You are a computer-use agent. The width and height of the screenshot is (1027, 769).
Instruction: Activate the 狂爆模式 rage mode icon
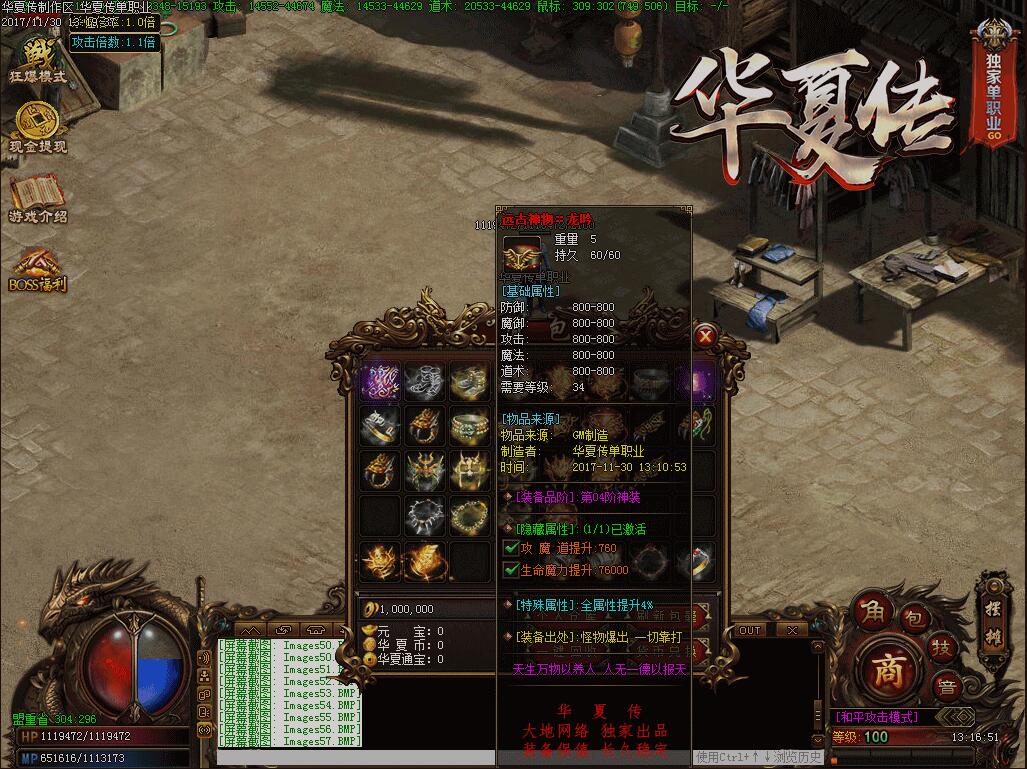click(38, 60)
